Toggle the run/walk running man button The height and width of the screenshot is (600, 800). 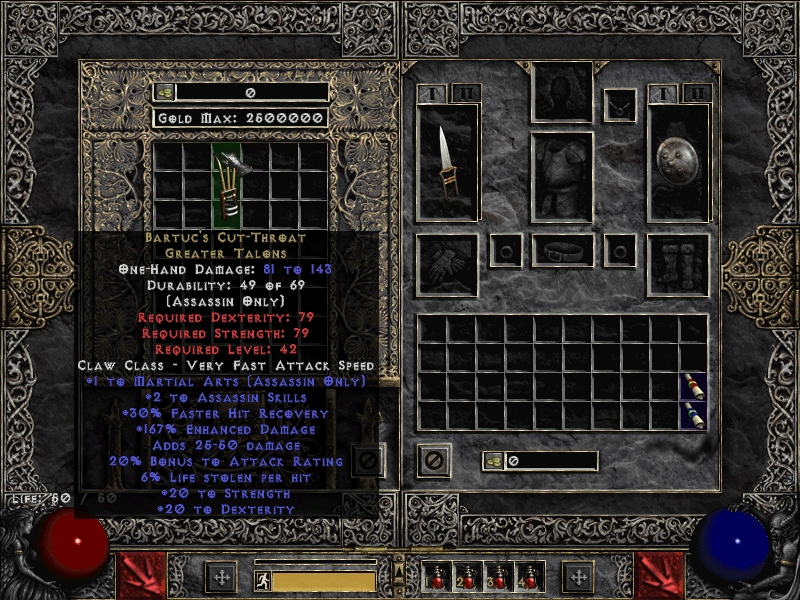click(x=261, y=579)
